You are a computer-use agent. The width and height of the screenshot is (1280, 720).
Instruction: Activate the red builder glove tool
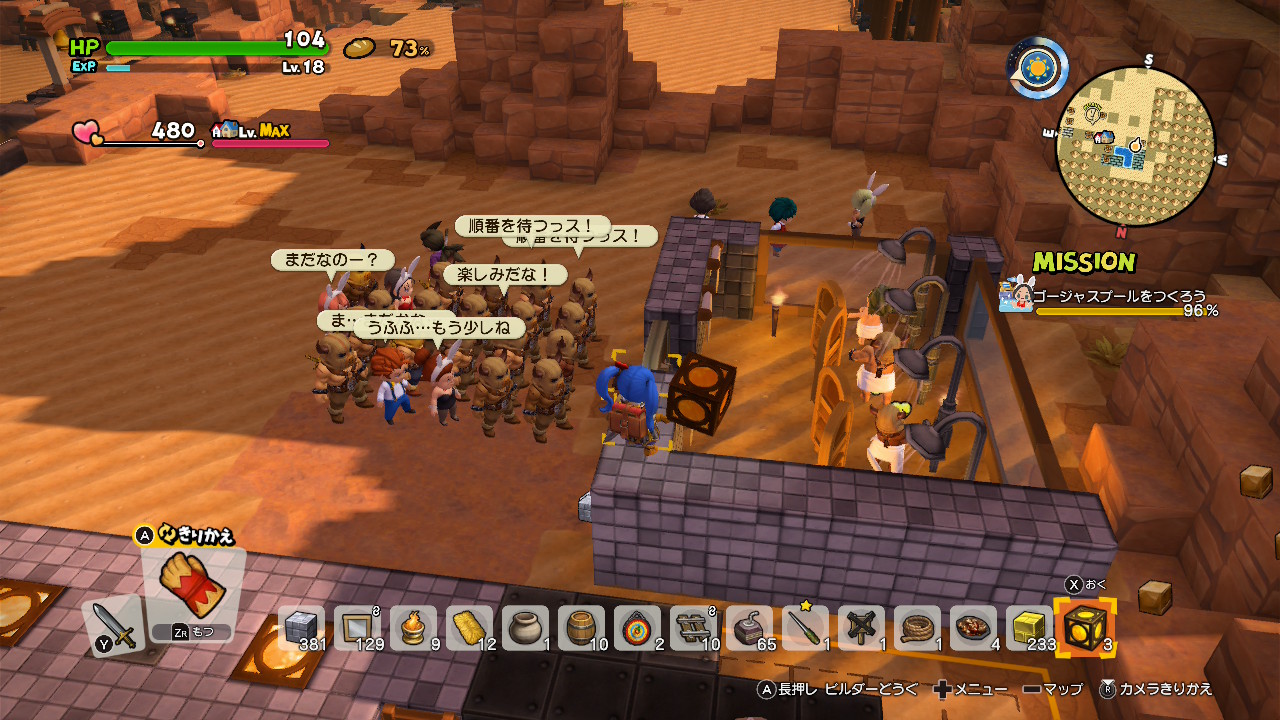pos(191,586)
